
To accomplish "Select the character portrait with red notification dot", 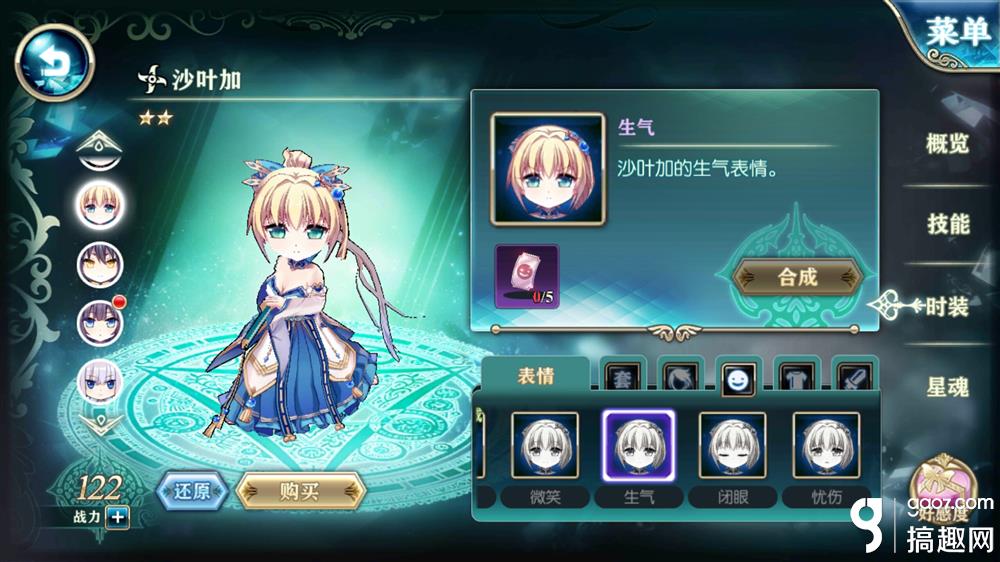I will pos(100,320).
